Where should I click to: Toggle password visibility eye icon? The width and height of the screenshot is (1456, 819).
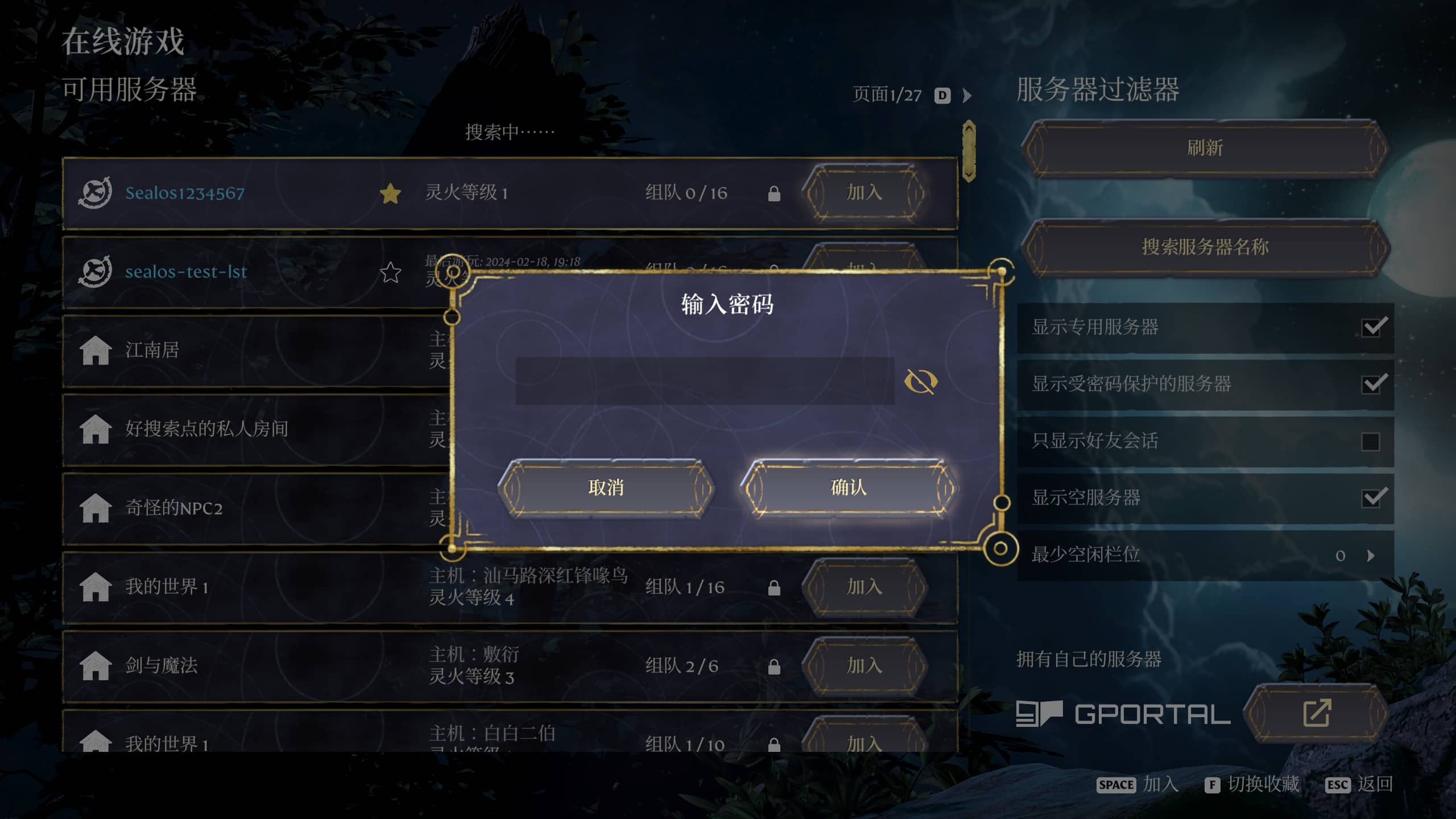tap(921, 381)
